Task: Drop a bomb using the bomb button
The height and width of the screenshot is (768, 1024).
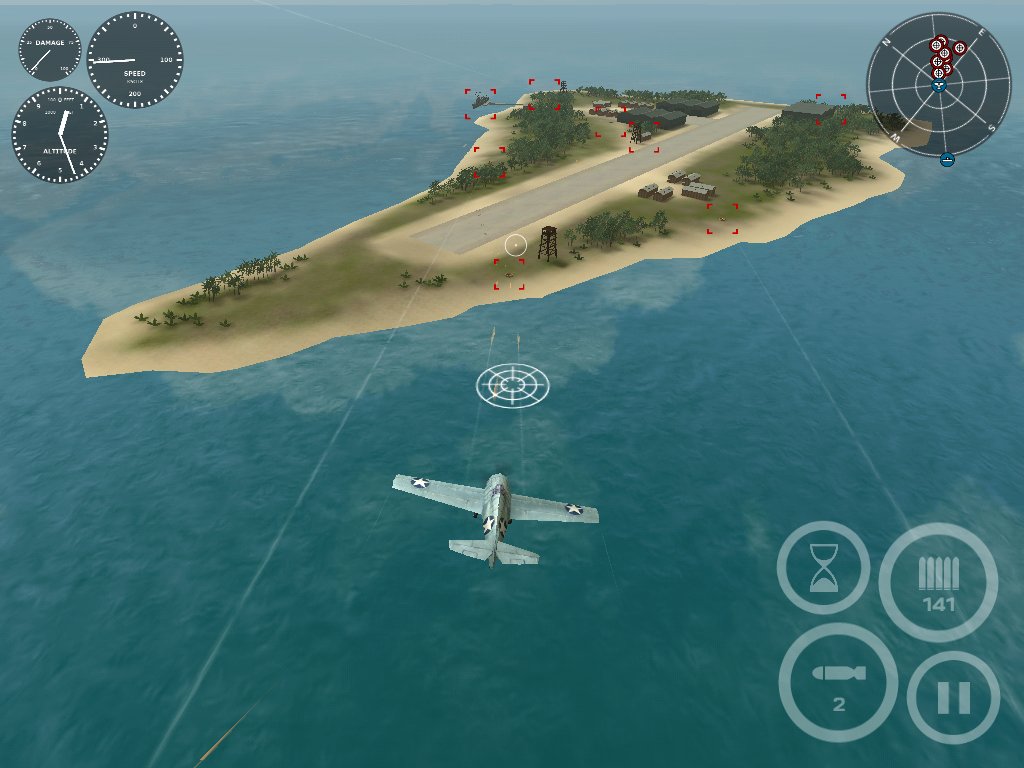Action: coord(838,682)
